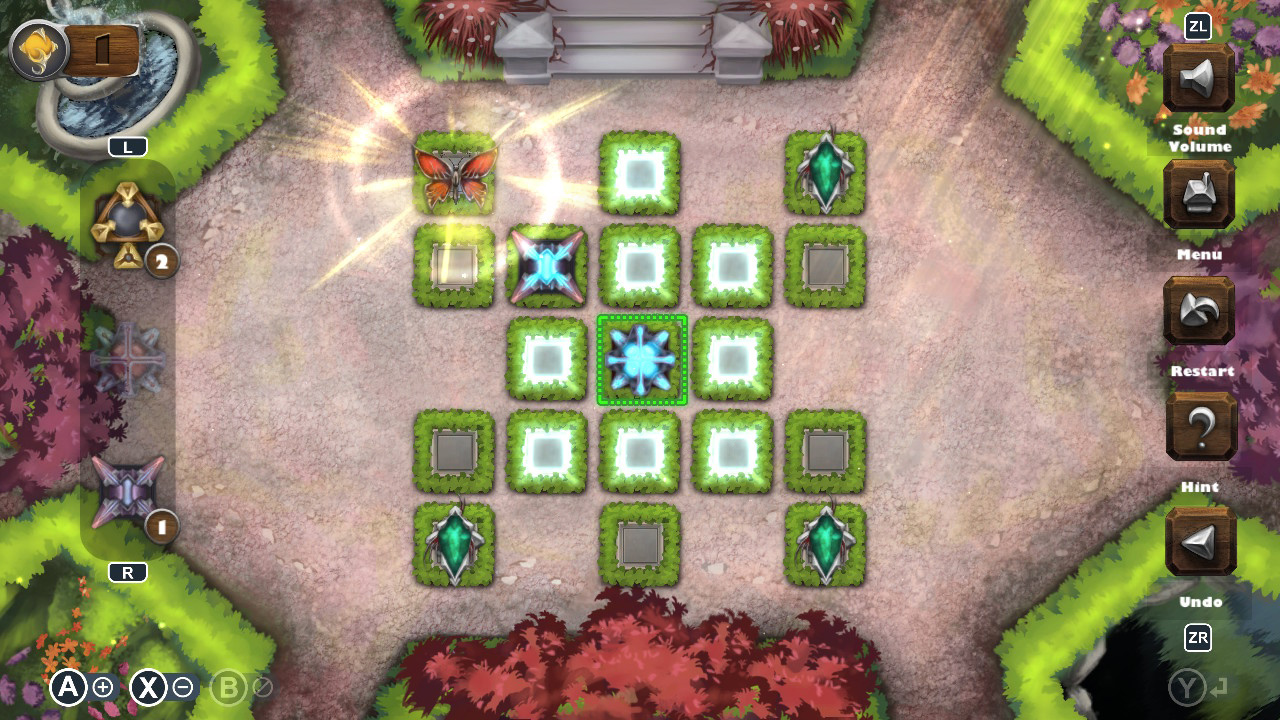Select the emerald gem tile at top right
Image resolution: width=1280 pixels, height=720 pixels.
pyautogui.click(x=825, y=172)
